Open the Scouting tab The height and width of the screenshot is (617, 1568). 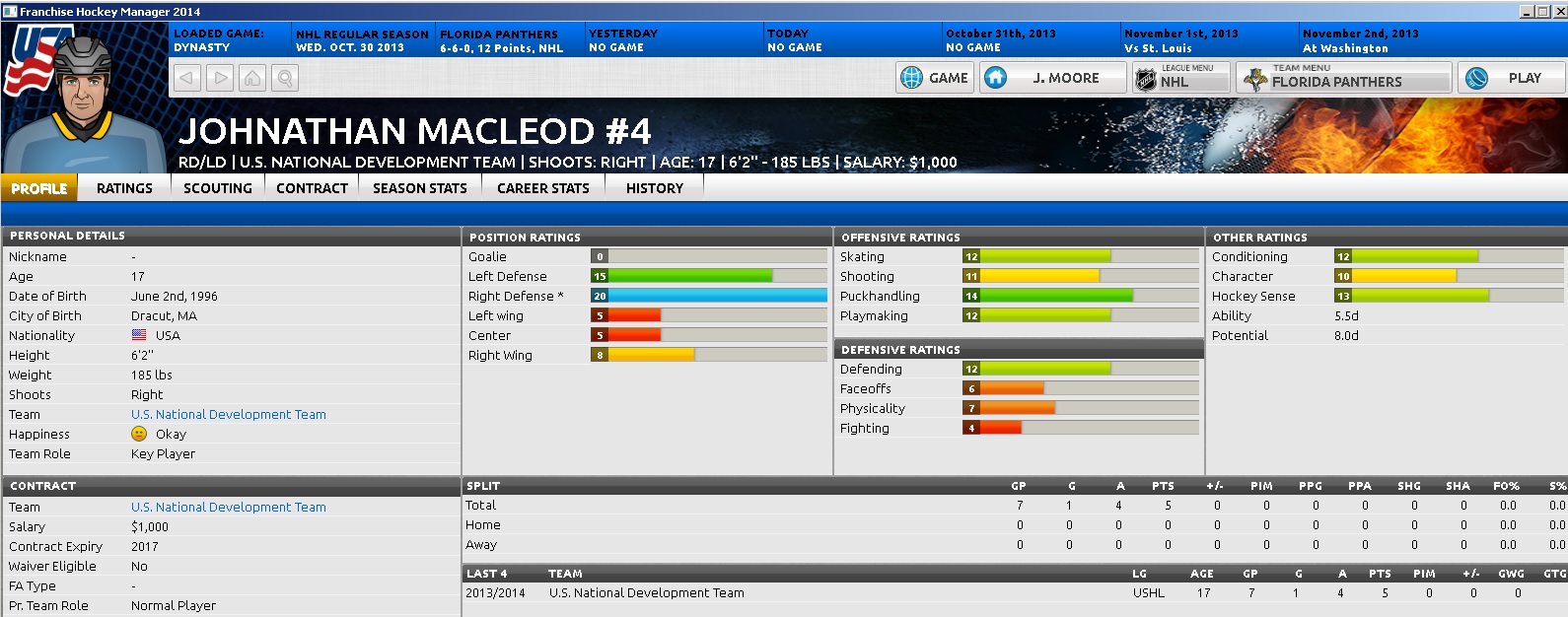coord(218,188)
